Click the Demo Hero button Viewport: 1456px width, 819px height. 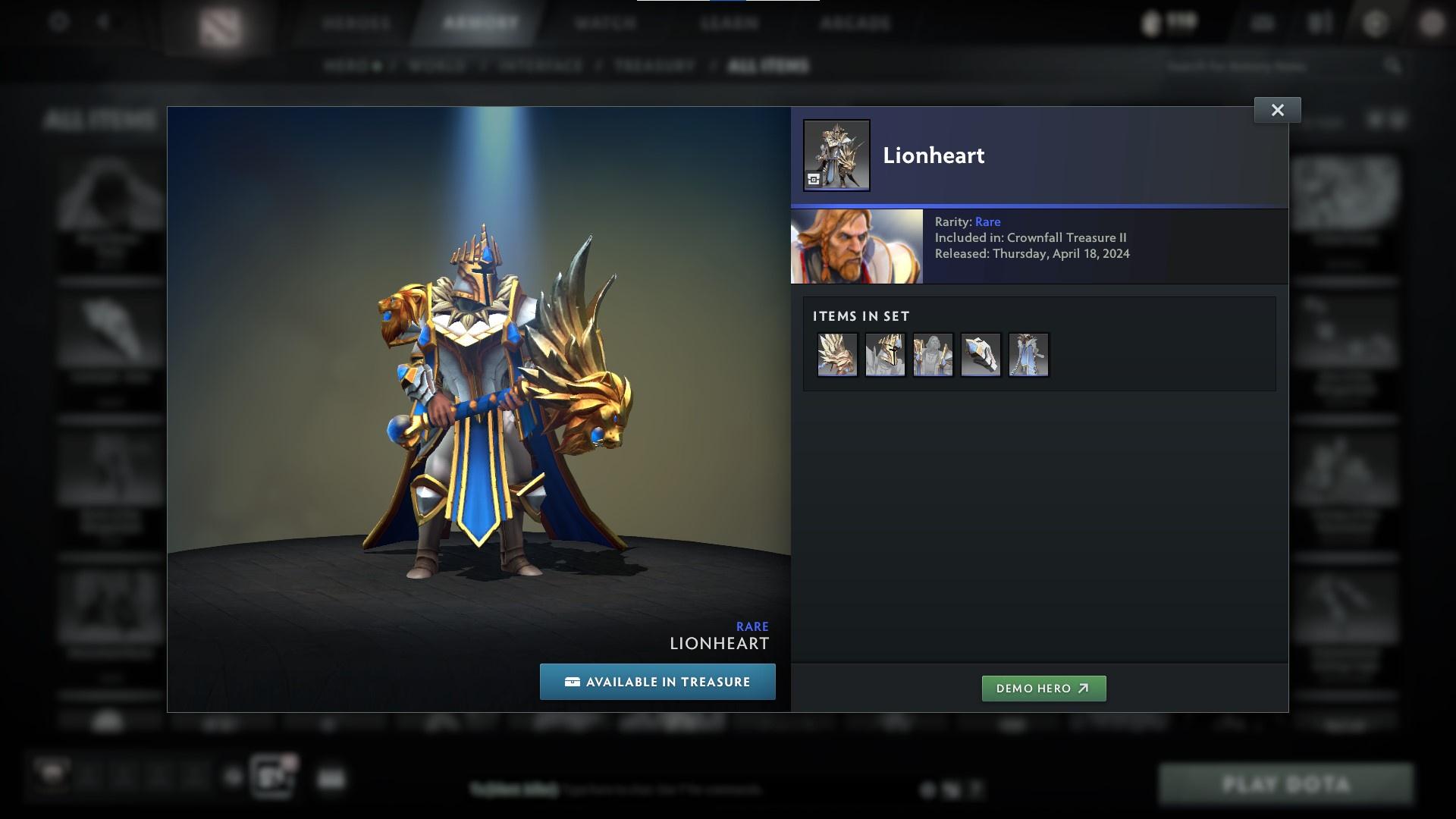click(1043, 689)
